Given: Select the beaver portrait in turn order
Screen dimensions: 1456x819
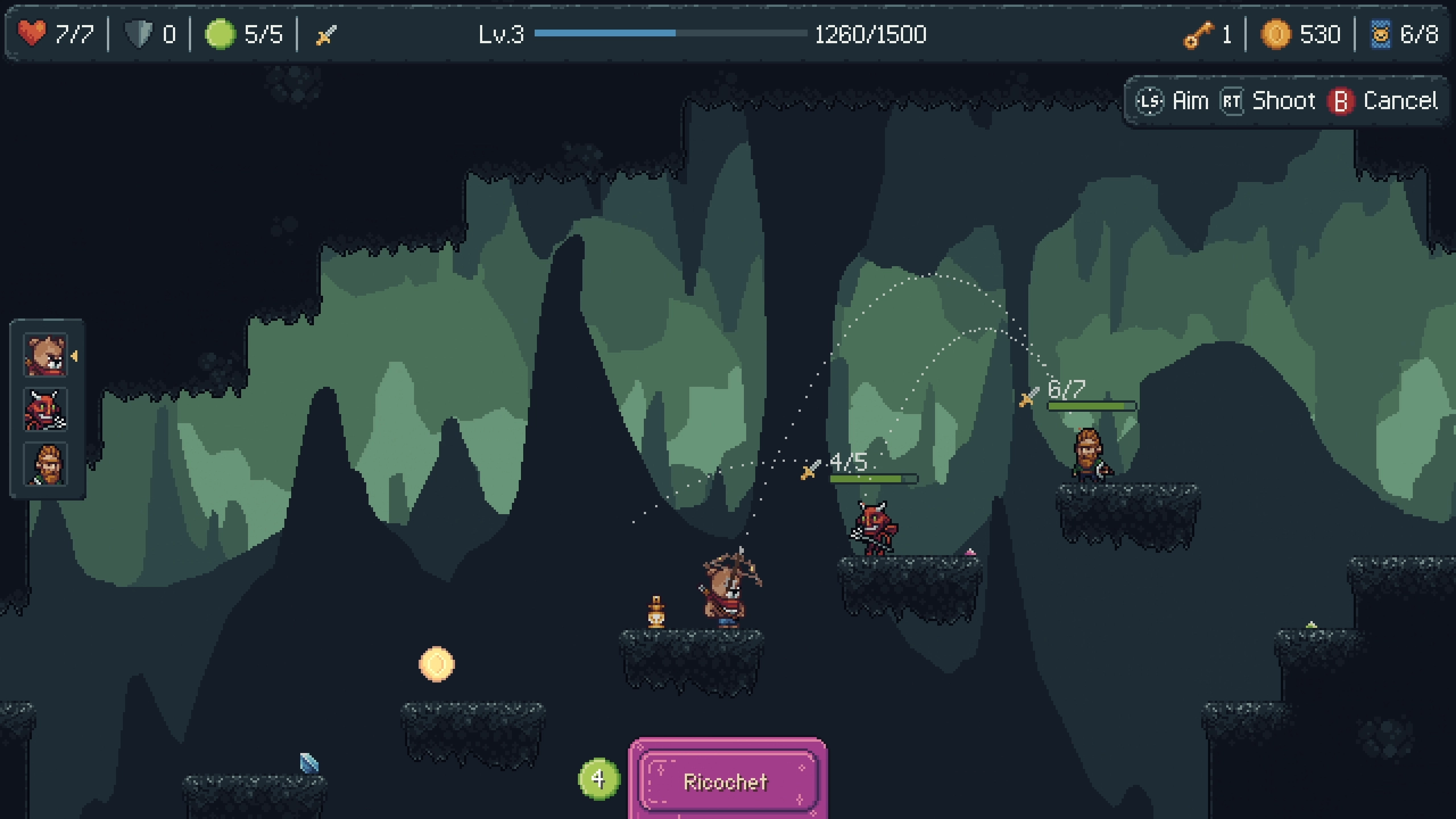Looking at the screenshot, I should (45, 355).
